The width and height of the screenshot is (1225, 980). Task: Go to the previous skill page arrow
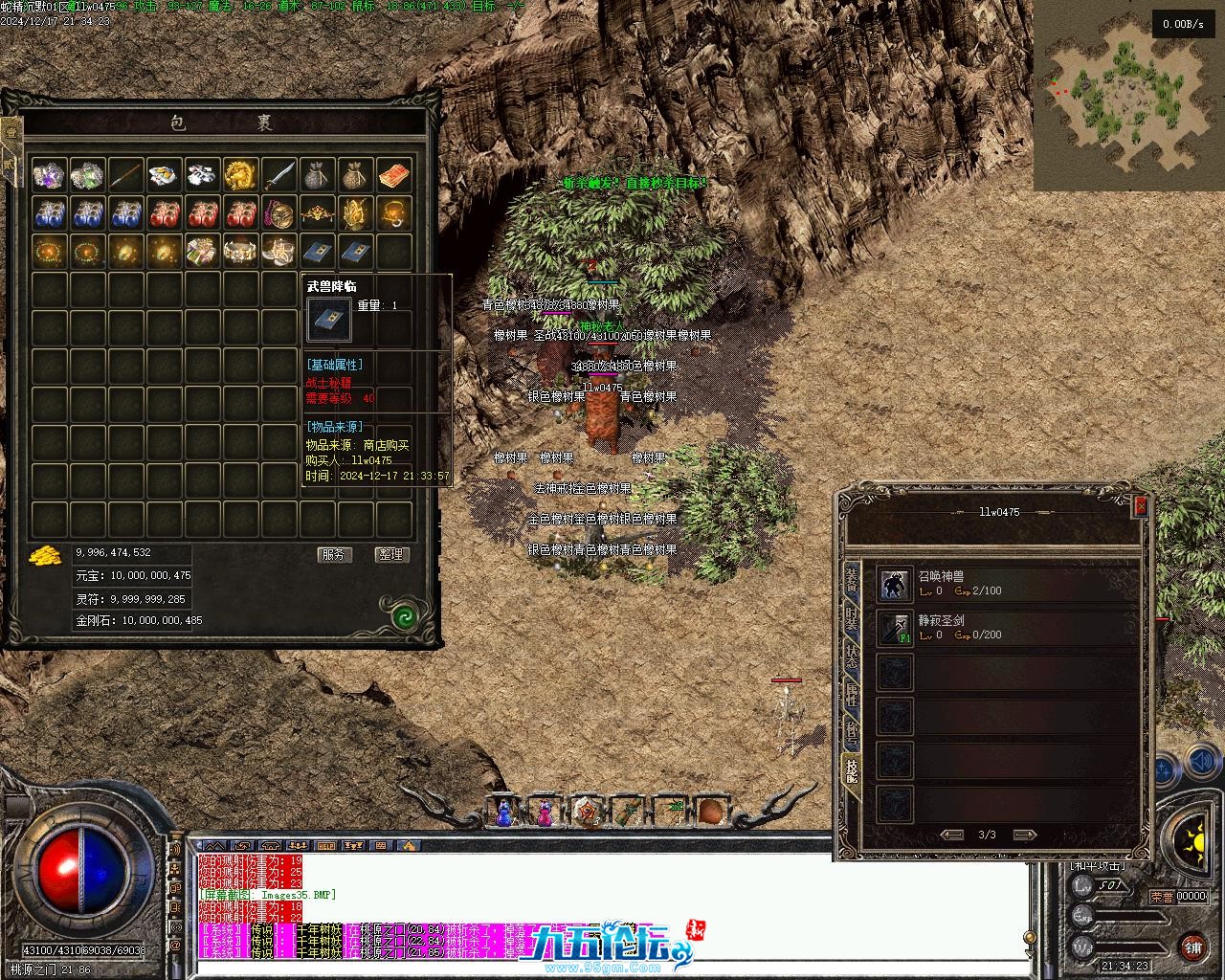click(951, 835)
